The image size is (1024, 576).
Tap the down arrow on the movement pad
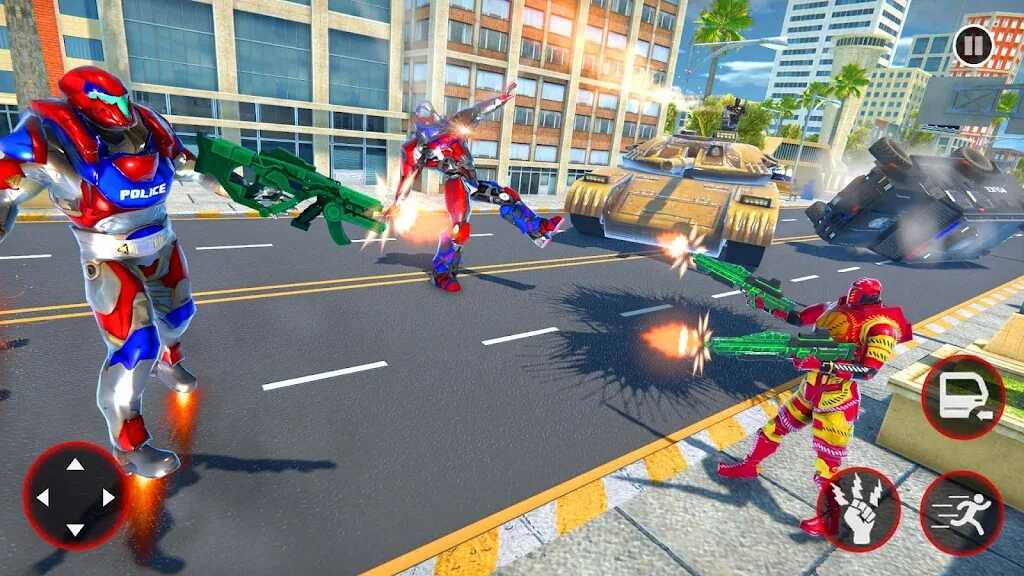pos(75,529)
